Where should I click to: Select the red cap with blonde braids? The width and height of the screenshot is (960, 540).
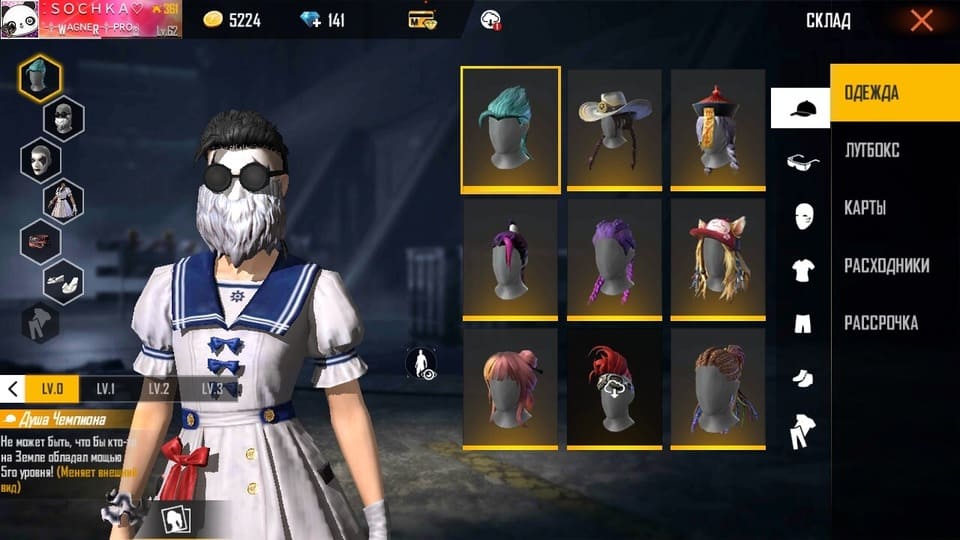[718, 258]
